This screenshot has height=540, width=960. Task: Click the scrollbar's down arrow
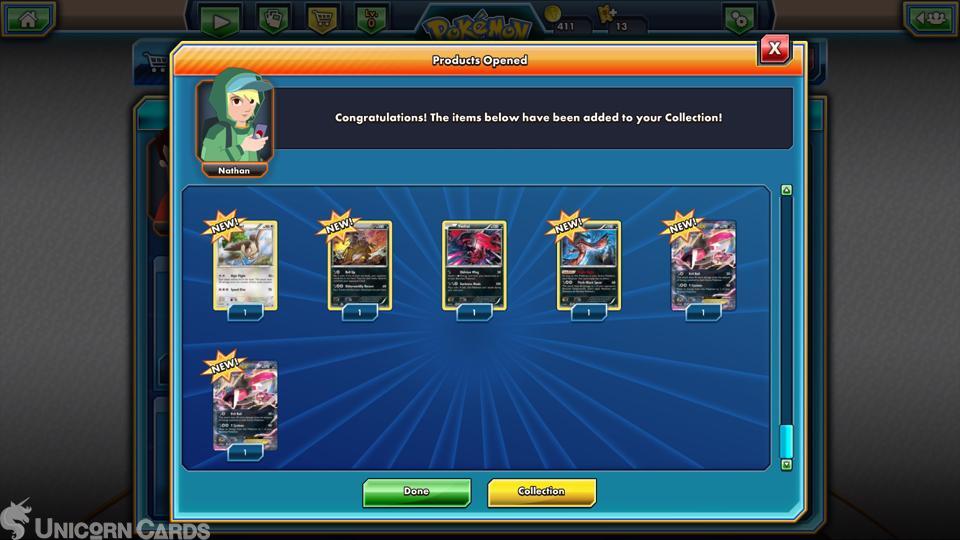click(x=786, y=464)
